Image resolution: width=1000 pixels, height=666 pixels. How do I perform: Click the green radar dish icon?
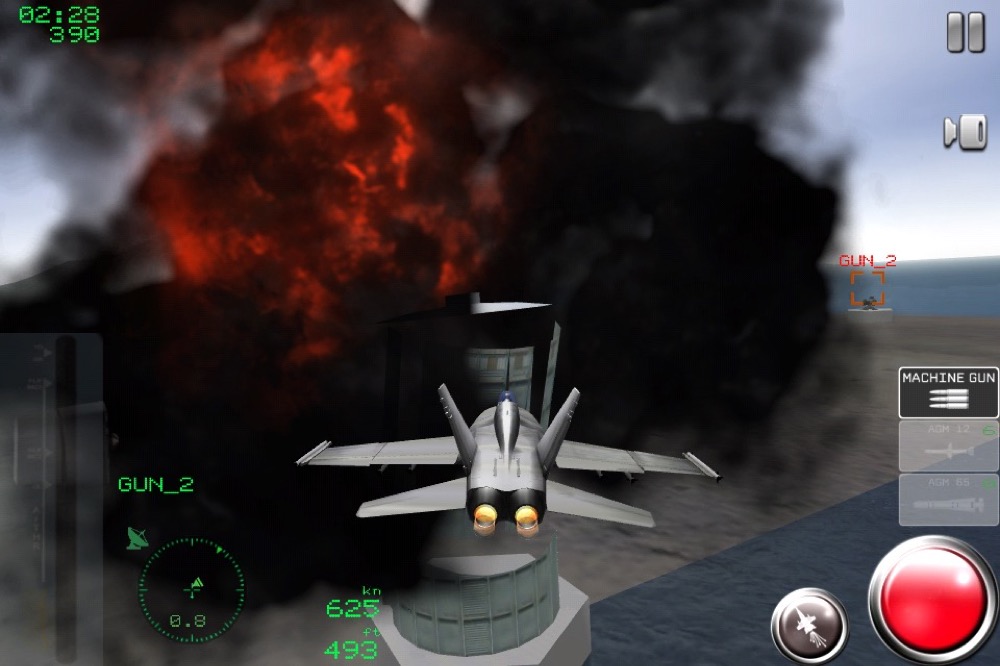(x=137, y=538)
